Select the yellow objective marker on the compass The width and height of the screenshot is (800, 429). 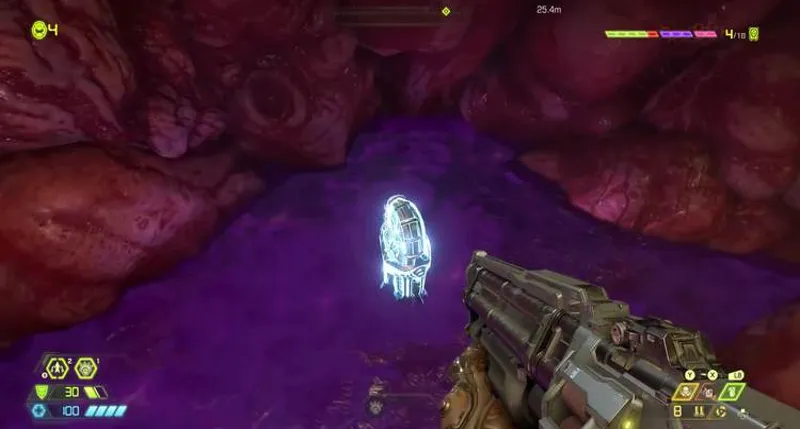point(446,12)
